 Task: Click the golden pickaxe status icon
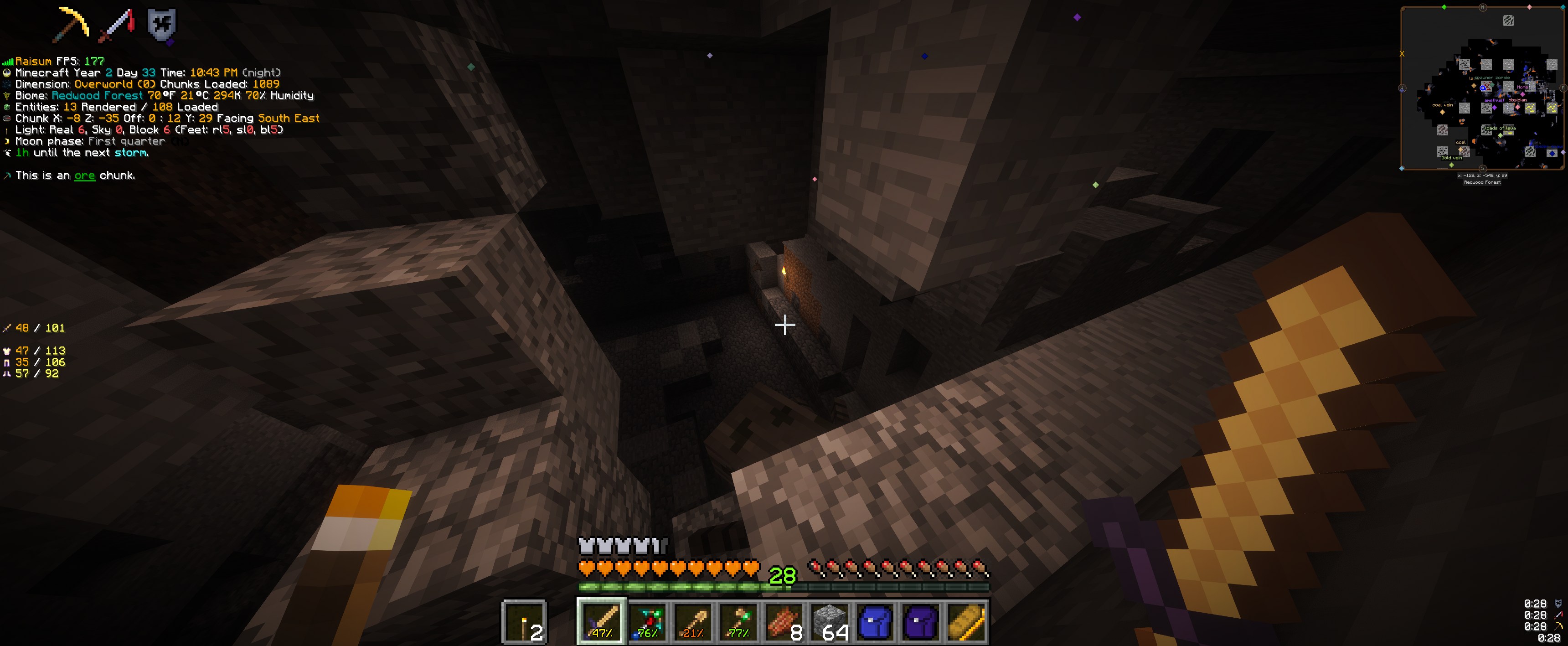click(x=72, y=25)
